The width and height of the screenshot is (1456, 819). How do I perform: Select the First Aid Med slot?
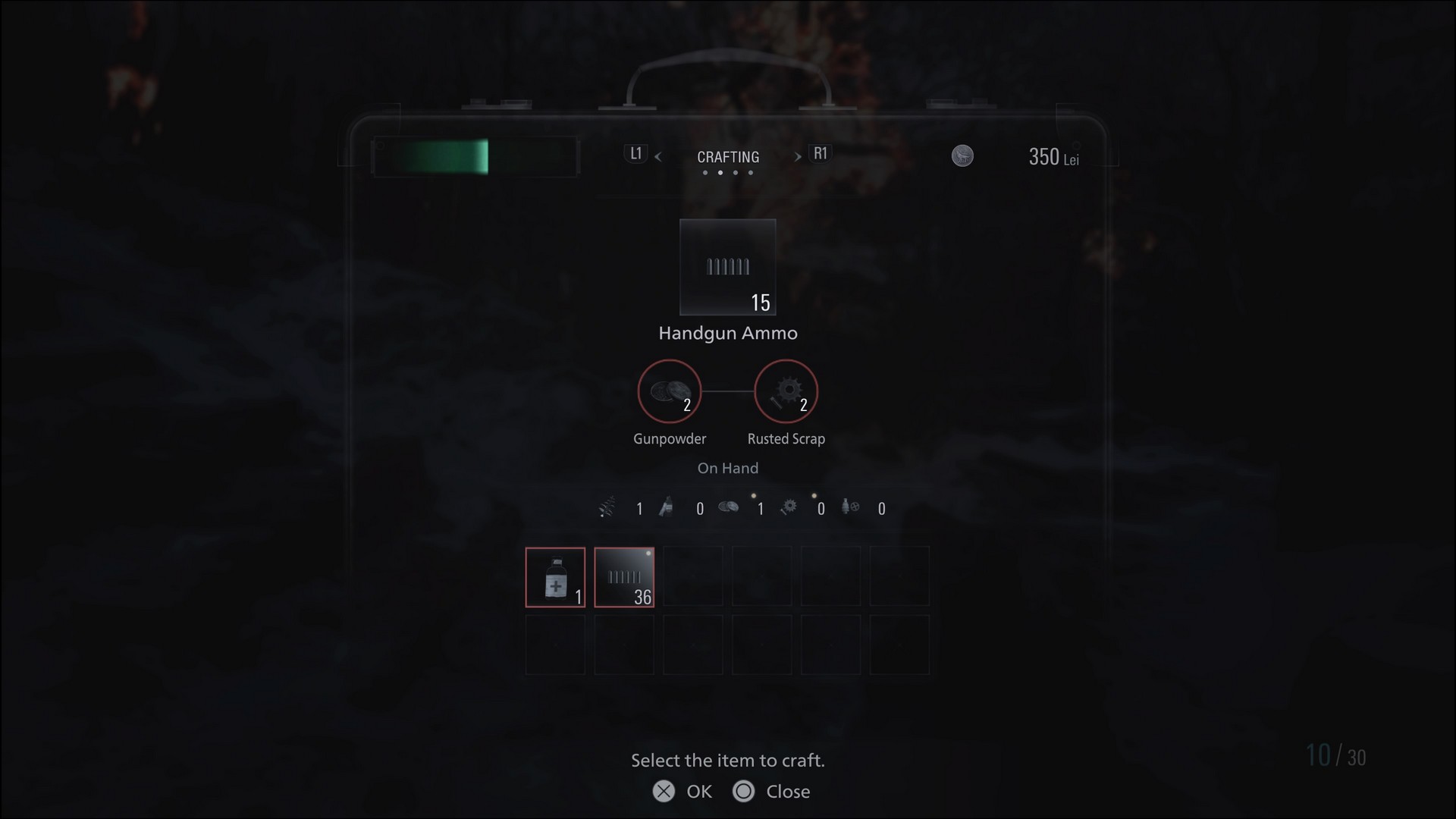click(x=555, y=577)
